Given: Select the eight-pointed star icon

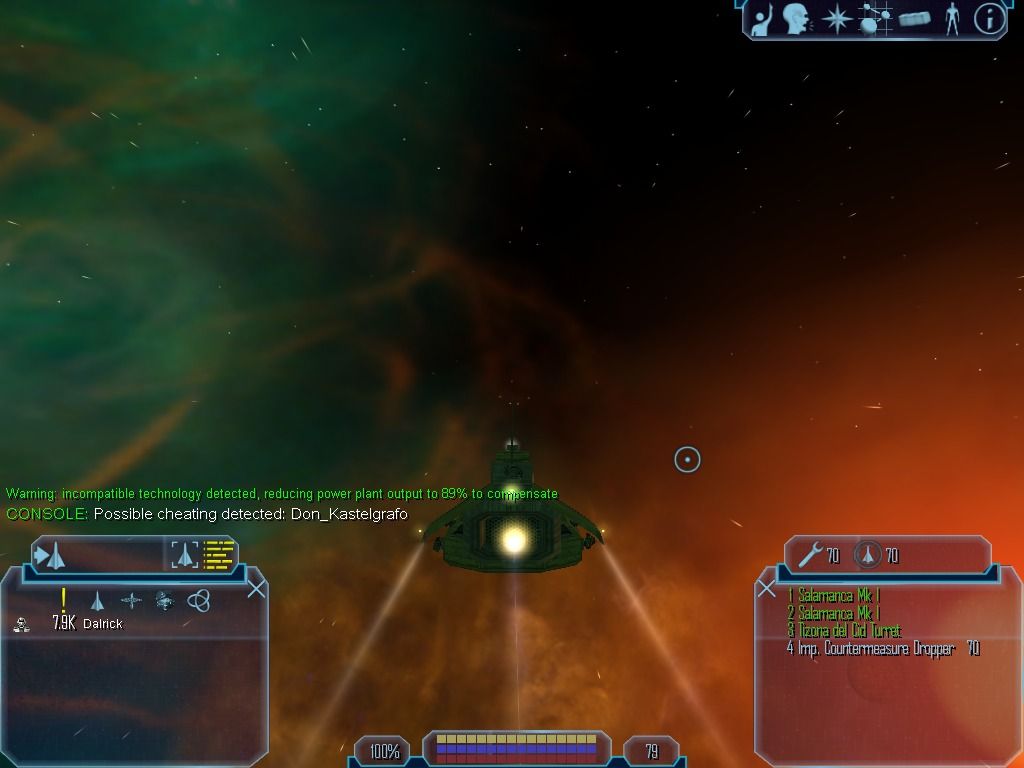Looking at the screenshot, I should pyautogui.click(x=835, y=18).
